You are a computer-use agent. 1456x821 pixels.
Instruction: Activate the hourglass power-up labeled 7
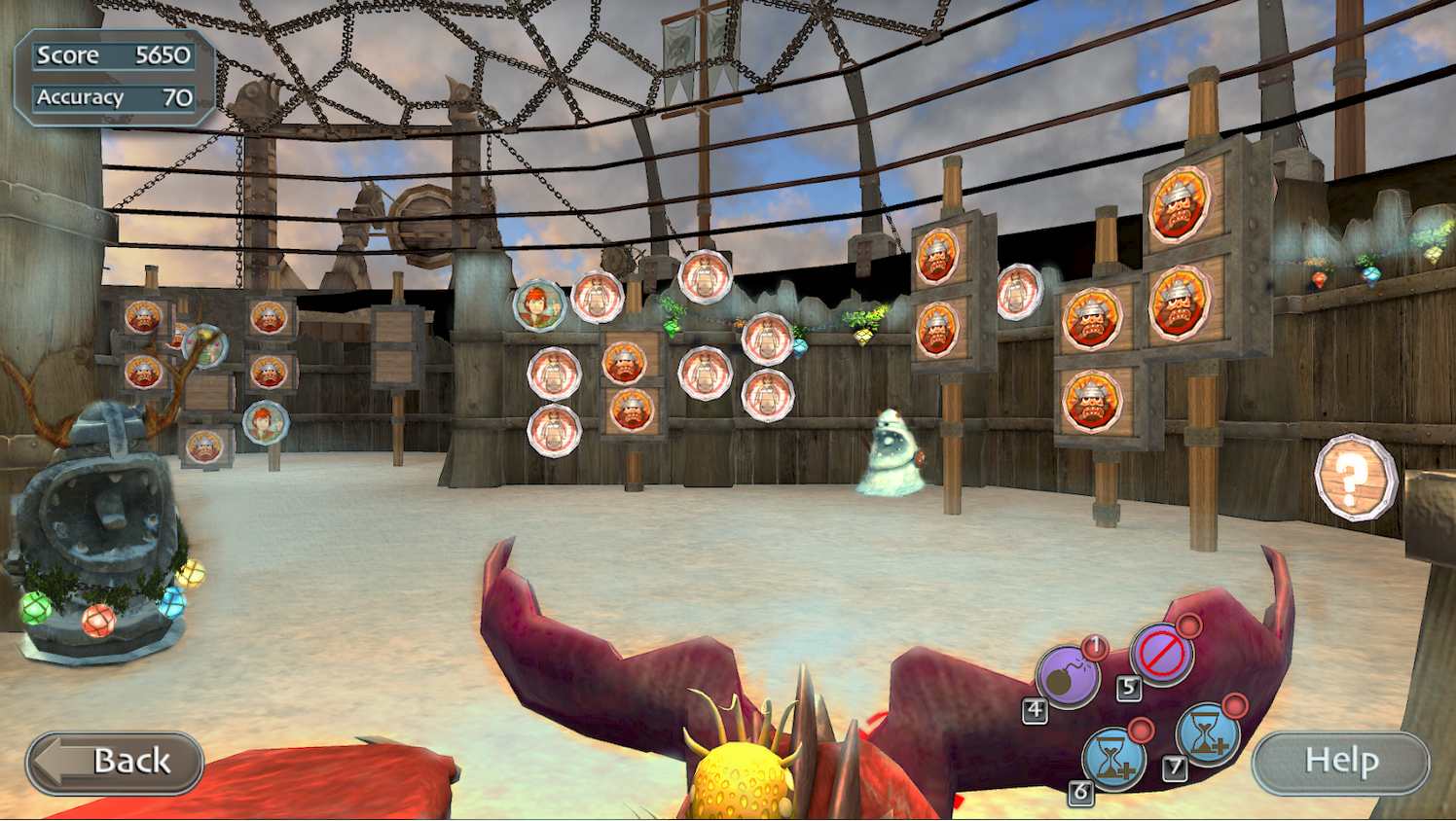pos(1207,734)
